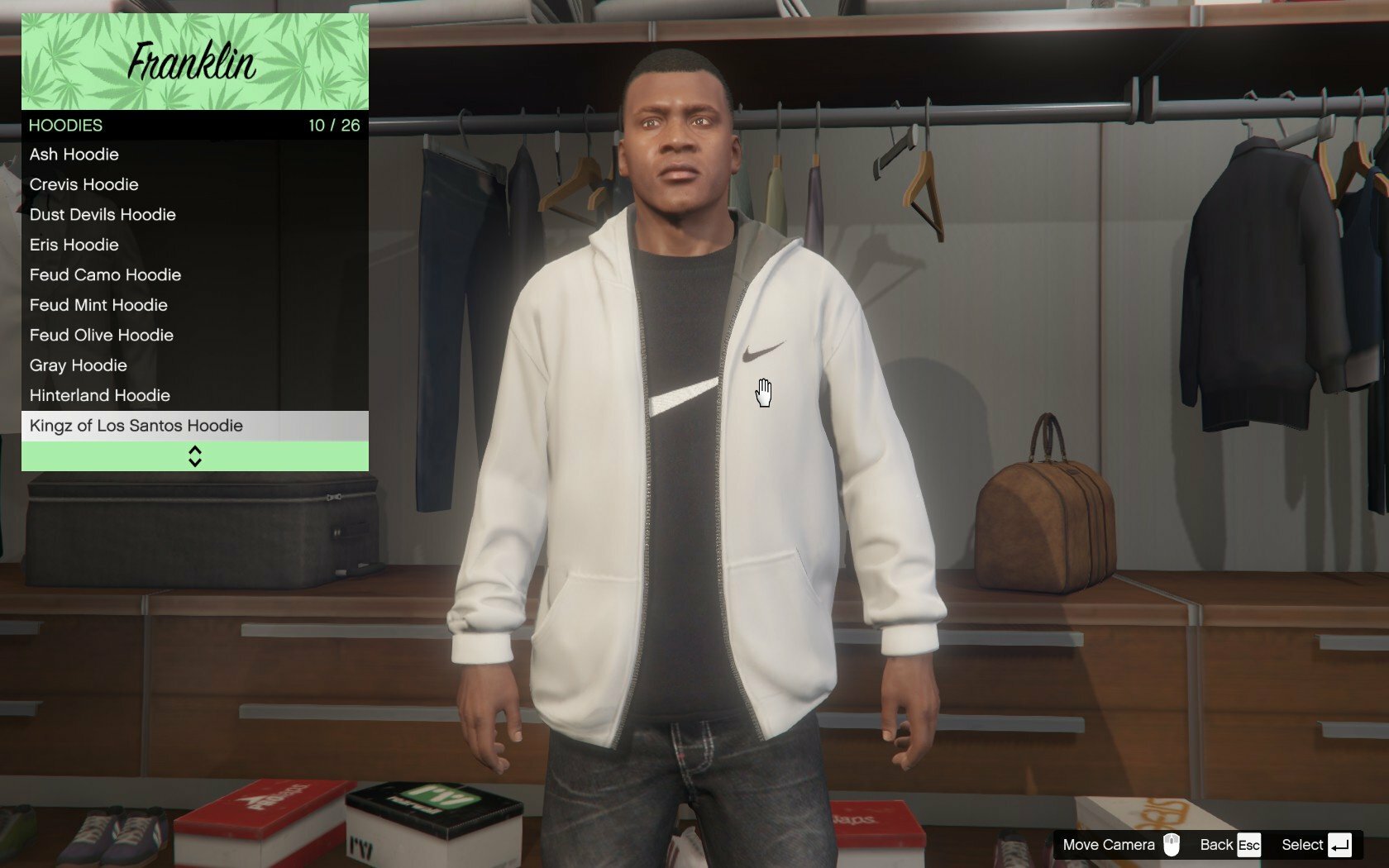Click the Kingz of Los Santos Hoodie
Screen dimensions: 1389x868
[x=136, y=426]
